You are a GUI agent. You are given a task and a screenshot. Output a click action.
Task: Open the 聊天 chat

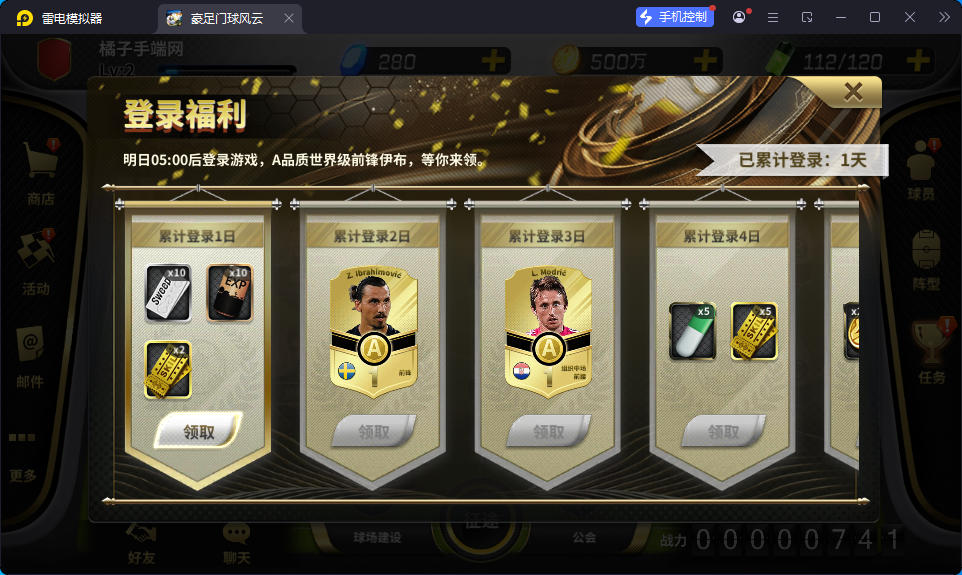click(237, 543)
